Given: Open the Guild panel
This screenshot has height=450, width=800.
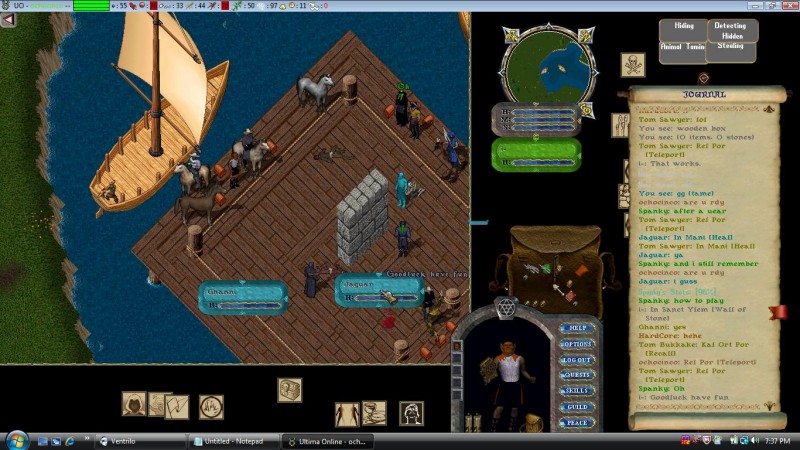Looking at the screenshot, I should click(577, 407).
